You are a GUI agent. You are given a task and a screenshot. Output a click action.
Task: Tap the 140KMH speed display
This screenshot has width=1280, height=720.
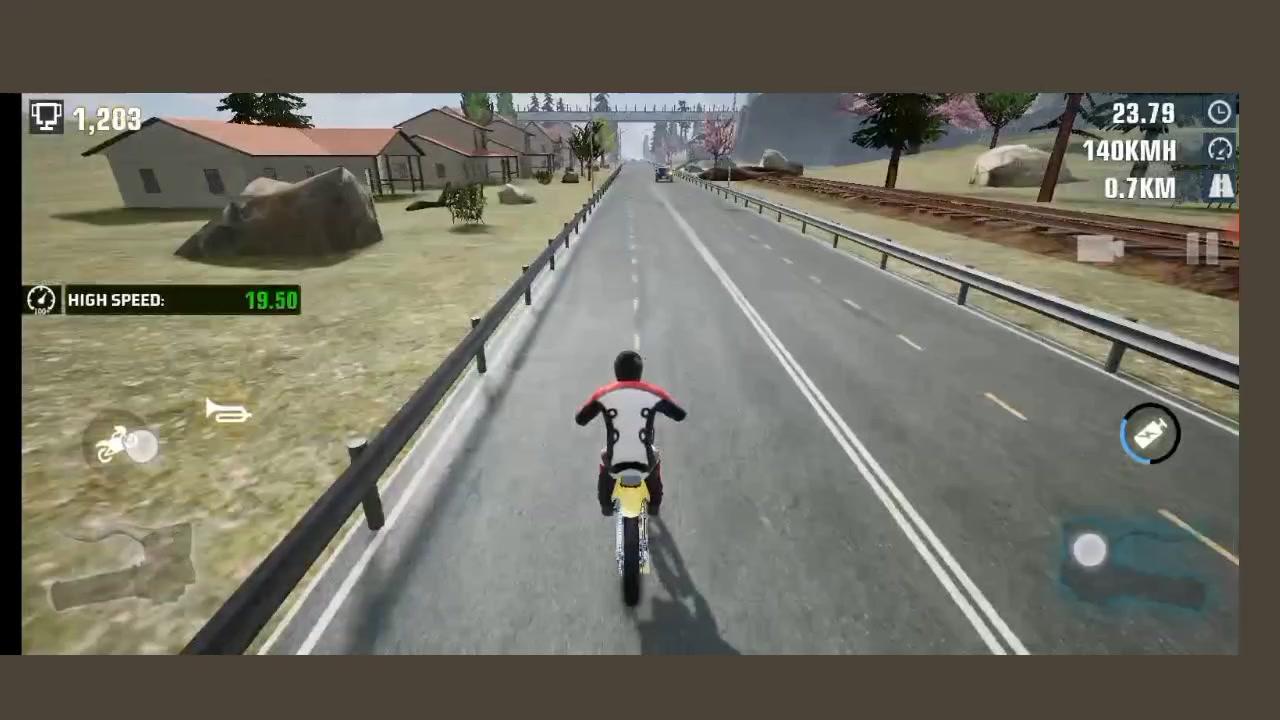[x=1135, y=150]
